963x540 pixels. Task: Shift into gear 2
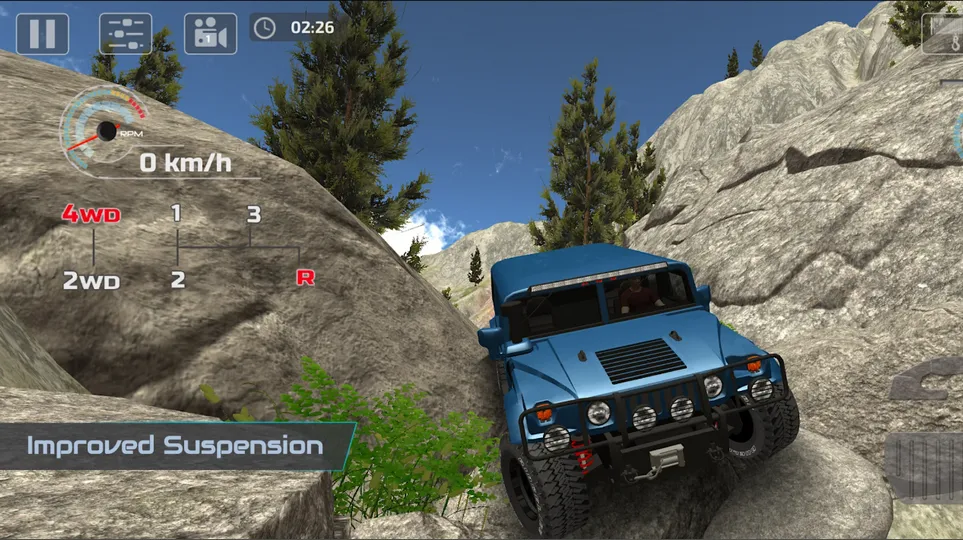pos(177,280)
